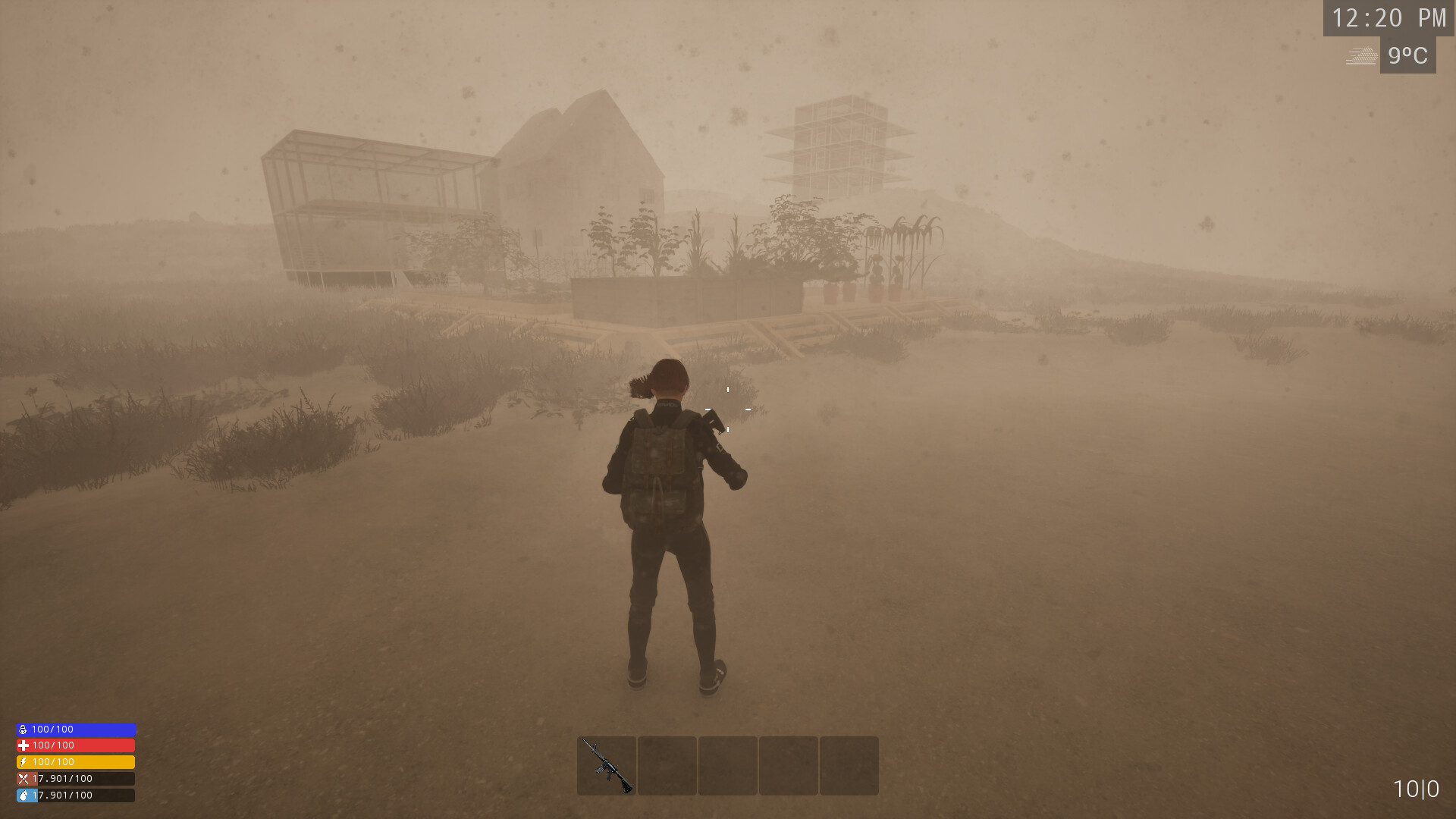This screenshot has height=819, width=1456.
Task: Click the red health bar showing 100/100
Action: pos(76,745)
